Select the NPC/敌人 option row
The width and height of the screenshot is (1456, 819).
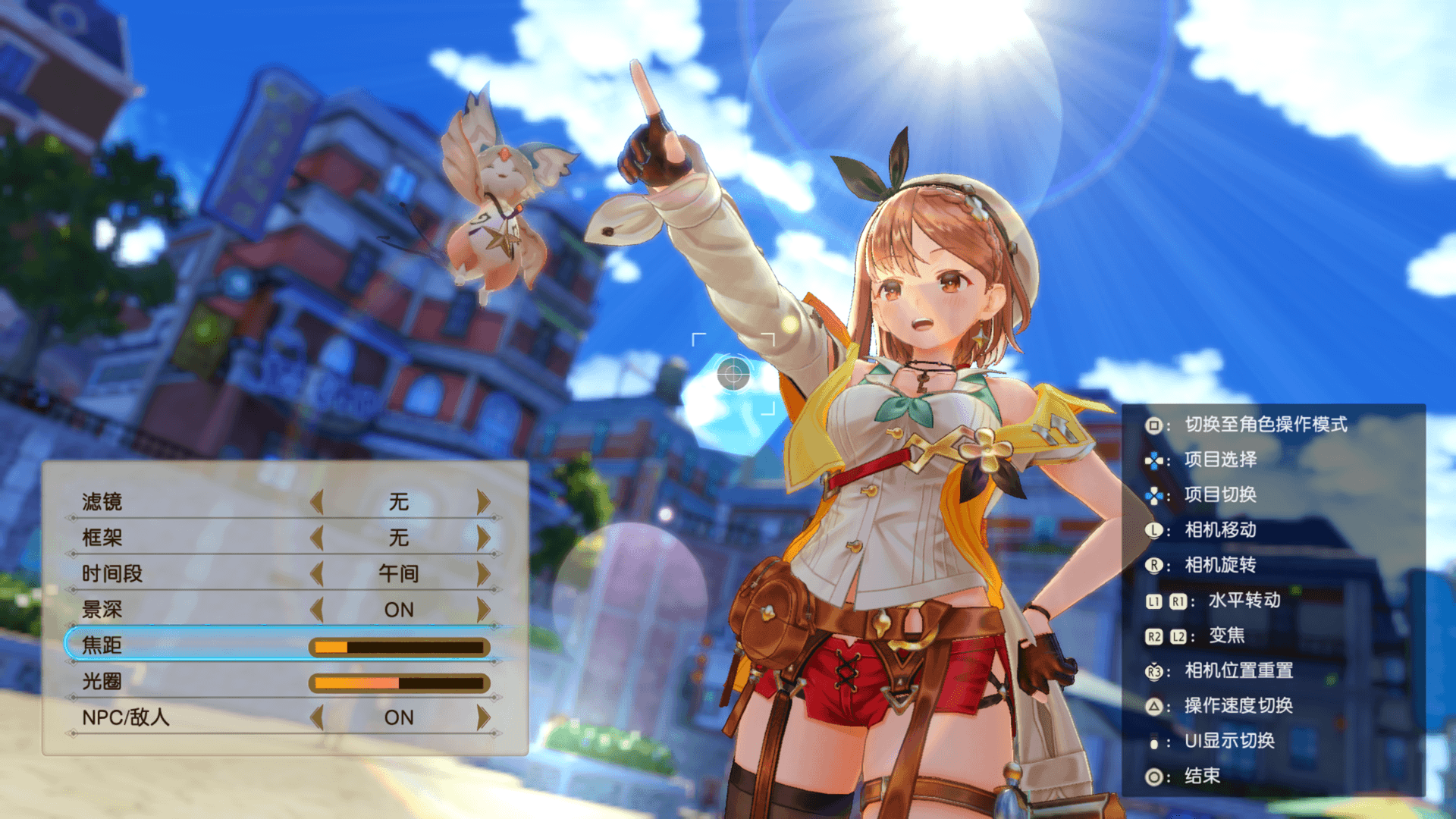tap(126, 717)
